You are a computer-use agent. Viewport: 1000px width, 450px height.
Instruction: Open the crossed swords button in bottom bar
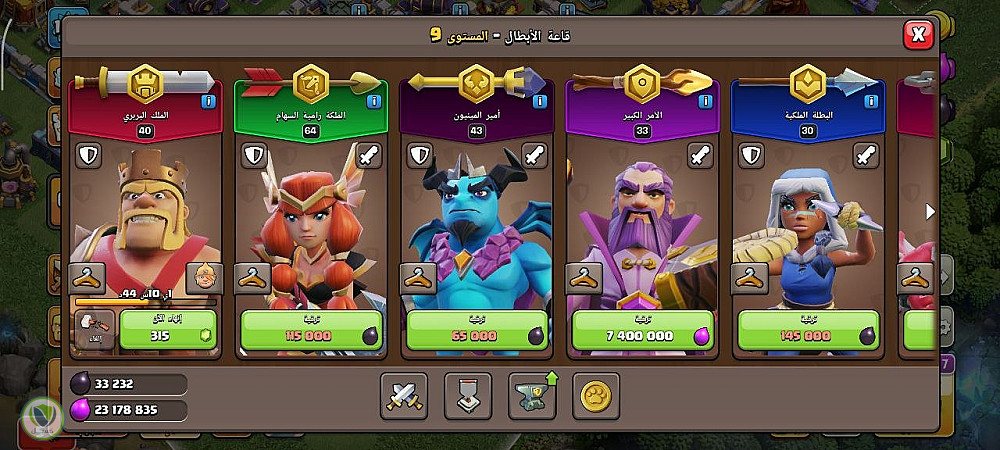coord(403,396)
